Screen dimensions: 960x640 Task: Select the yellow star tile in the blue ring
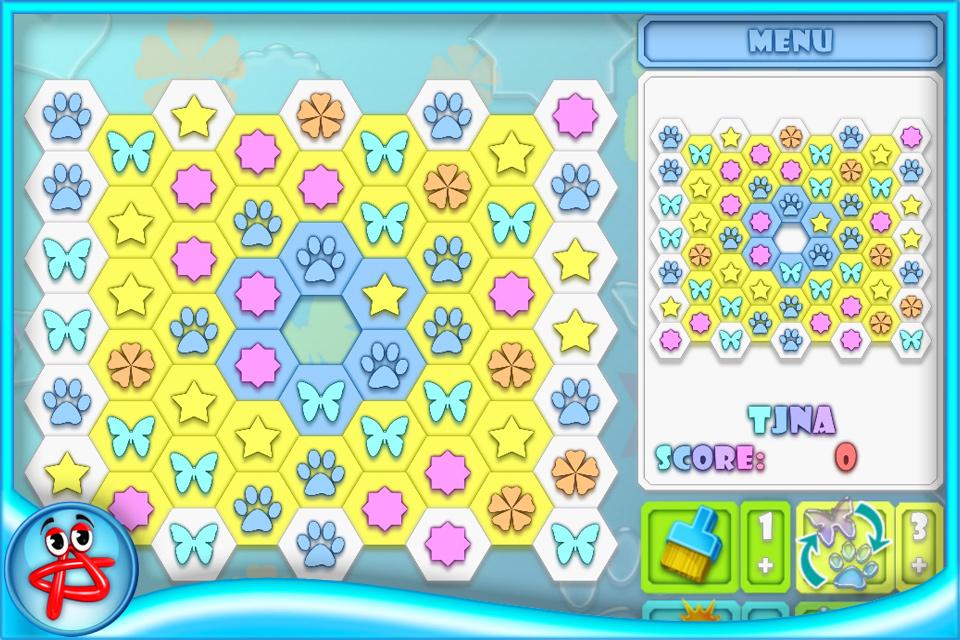384,295
